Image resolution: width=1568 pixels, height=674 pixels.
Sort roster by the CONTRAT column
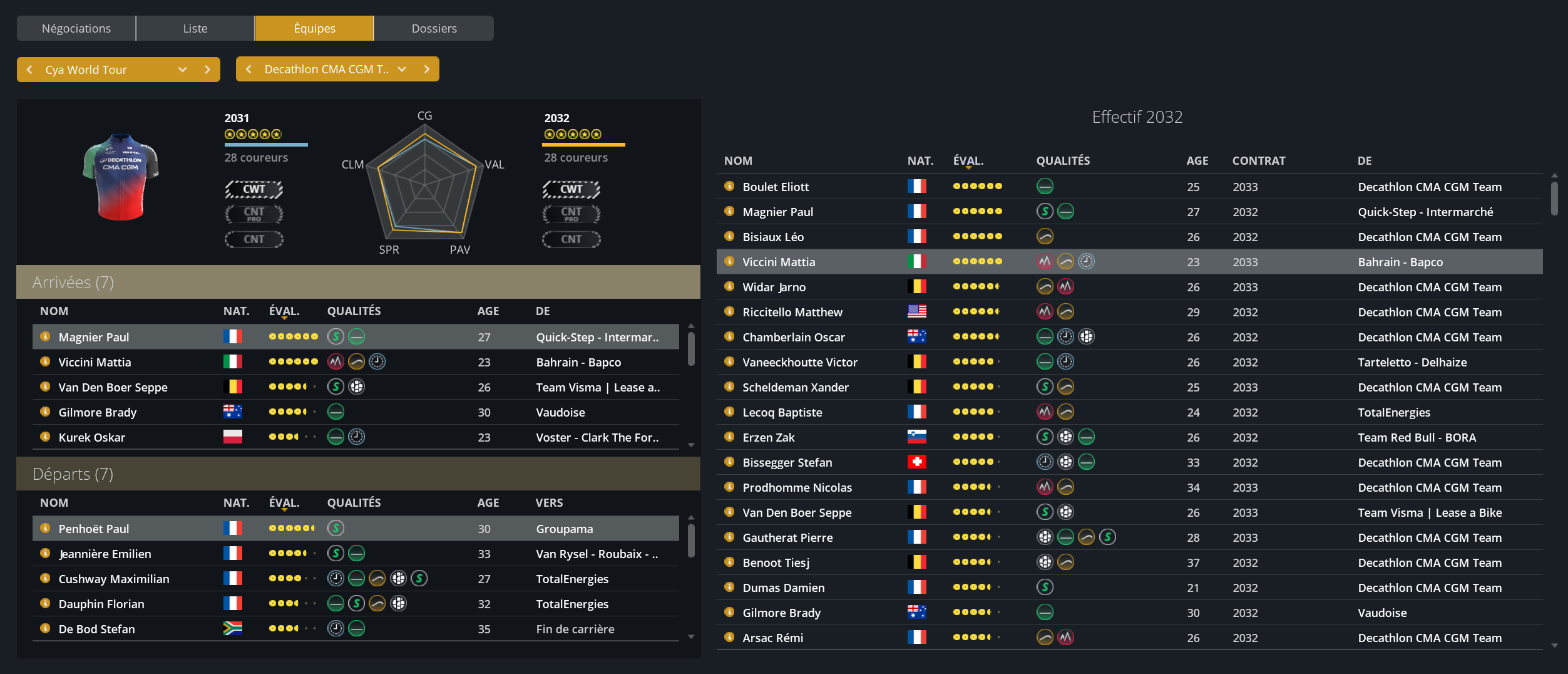(x=1258, y=160)
